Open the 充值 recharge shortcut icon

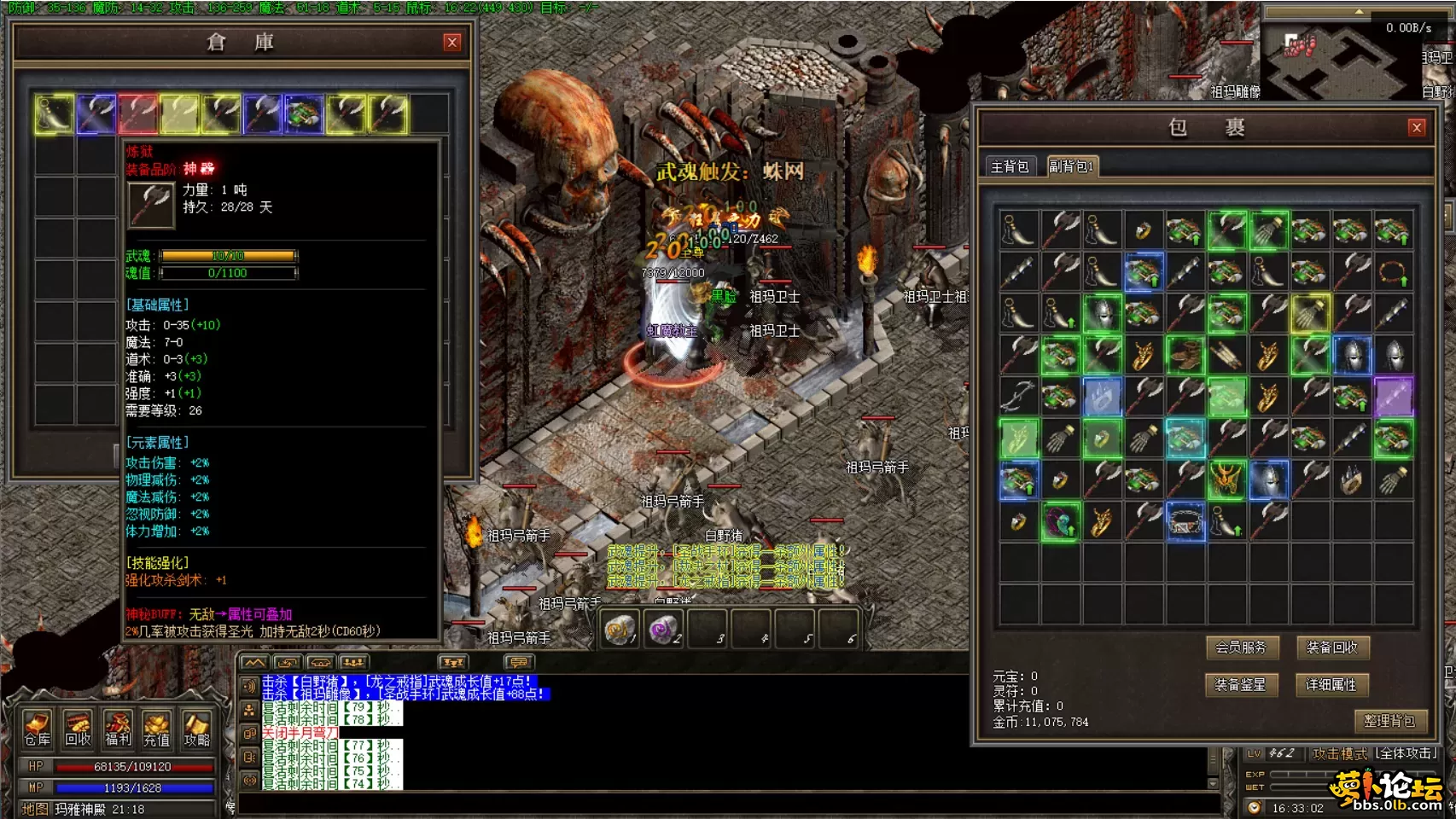point(157,729)
